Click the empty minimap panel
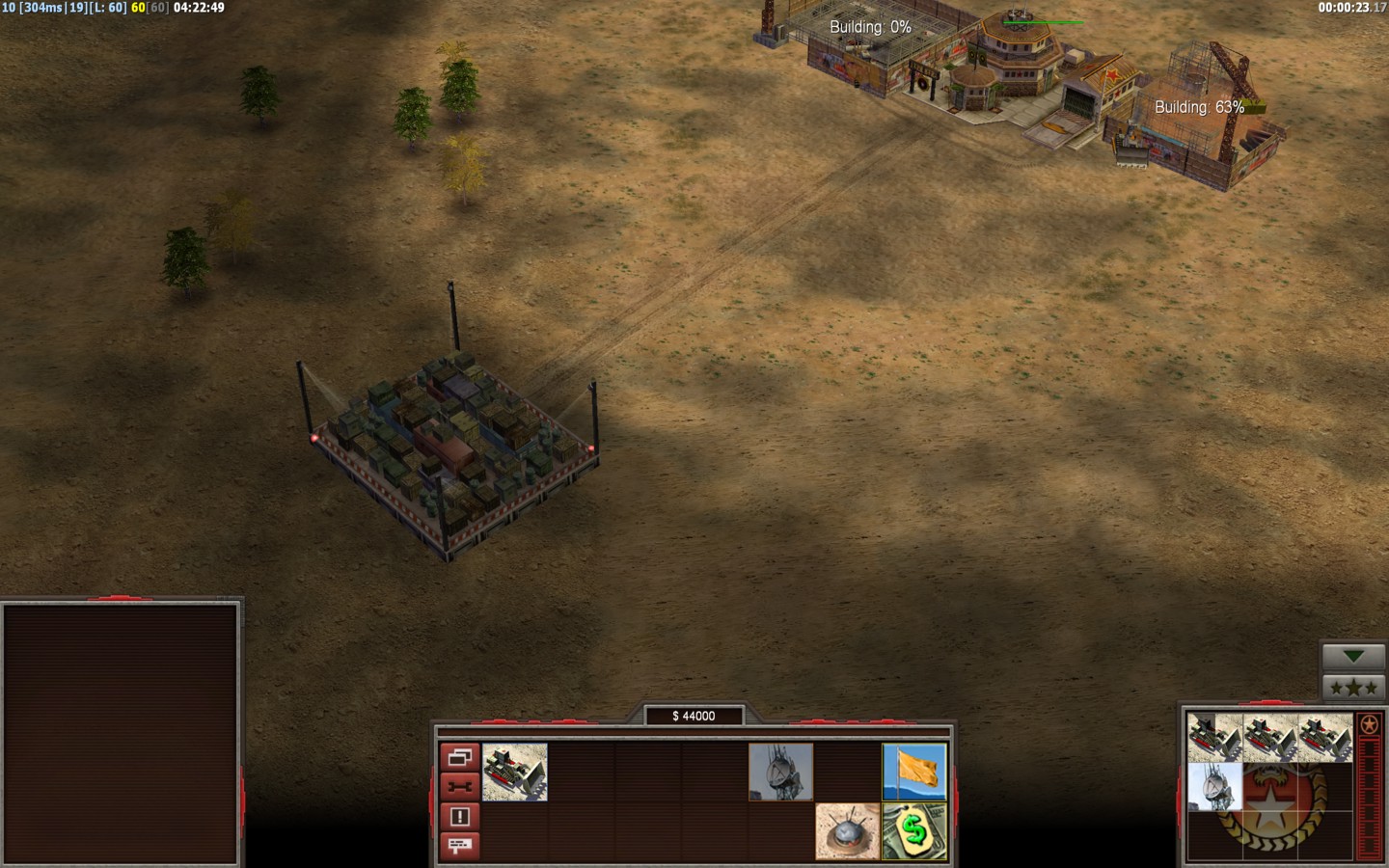The image size is (1389, 868). click(x=121, y=733)
